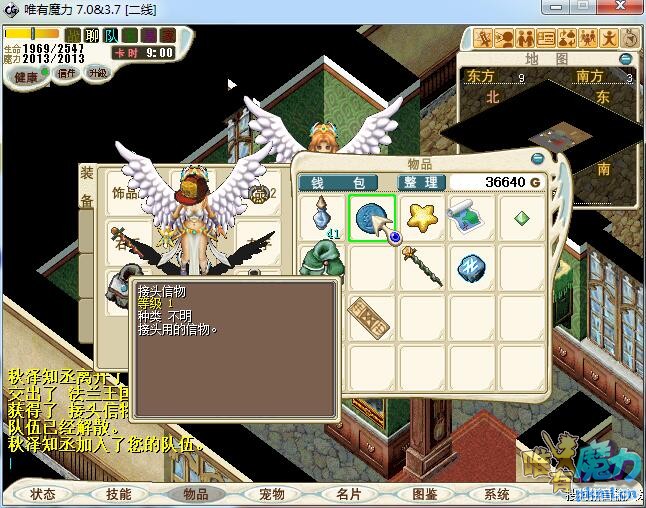The width and height of the screenshot is (646, 508).
Task: Open the 名片 name card menu
Action: [x=347, y=494]
